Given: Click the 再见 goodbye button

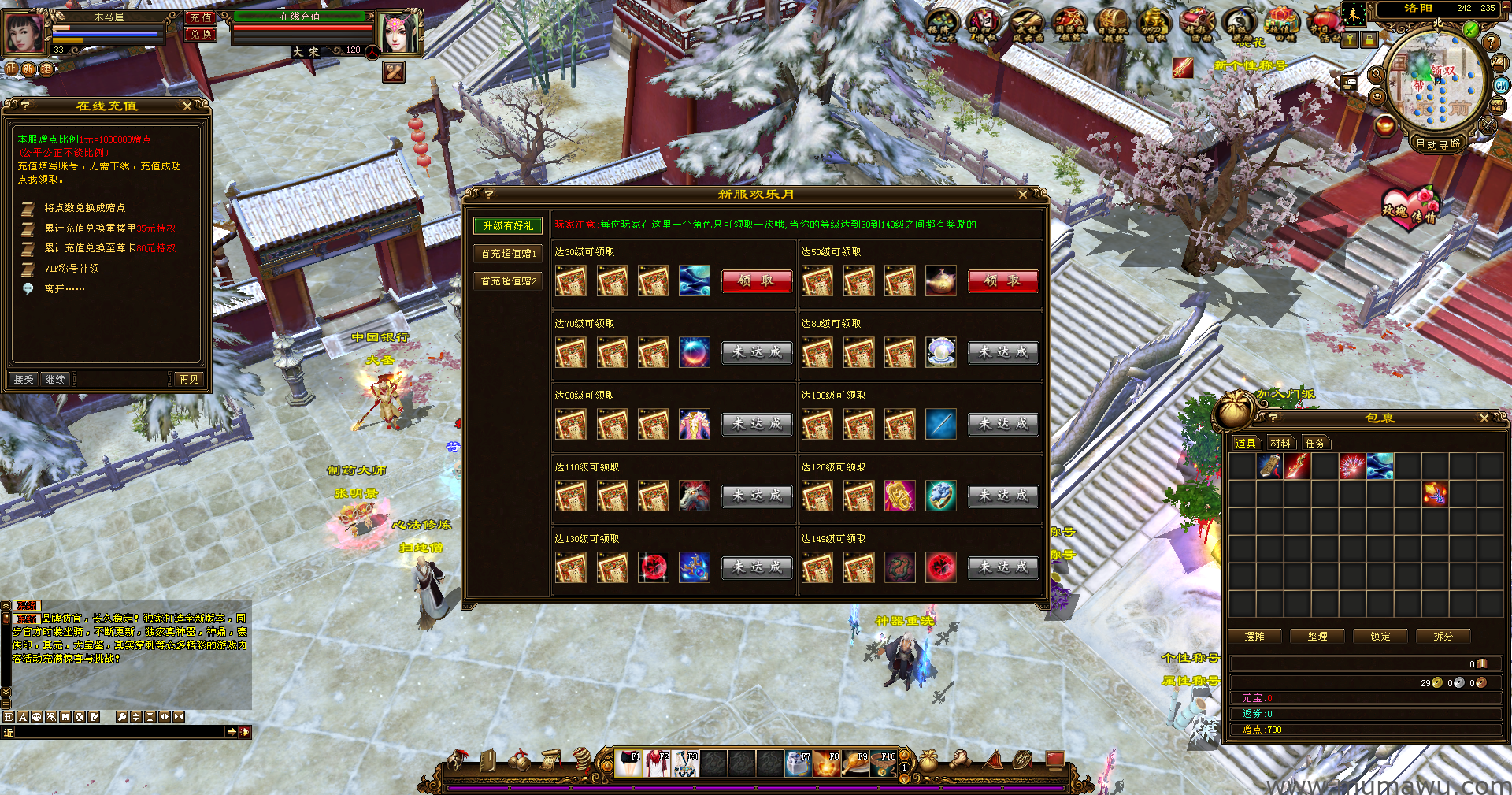Looking at the screenshot, I should pyautogui.click(x=189, y=380).
